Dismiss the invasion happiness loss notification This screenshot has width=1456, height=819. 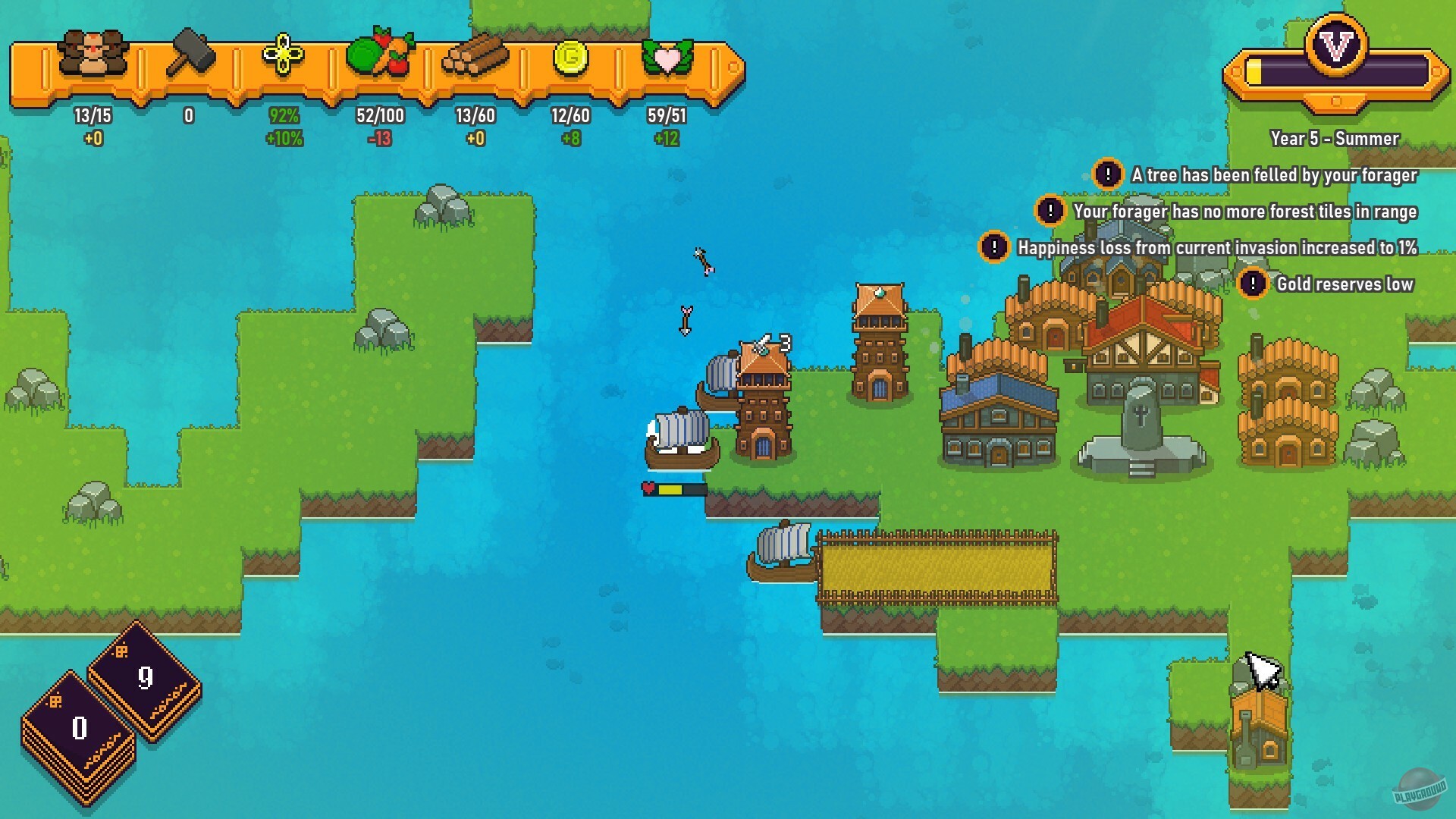click(x=995, y=248)
